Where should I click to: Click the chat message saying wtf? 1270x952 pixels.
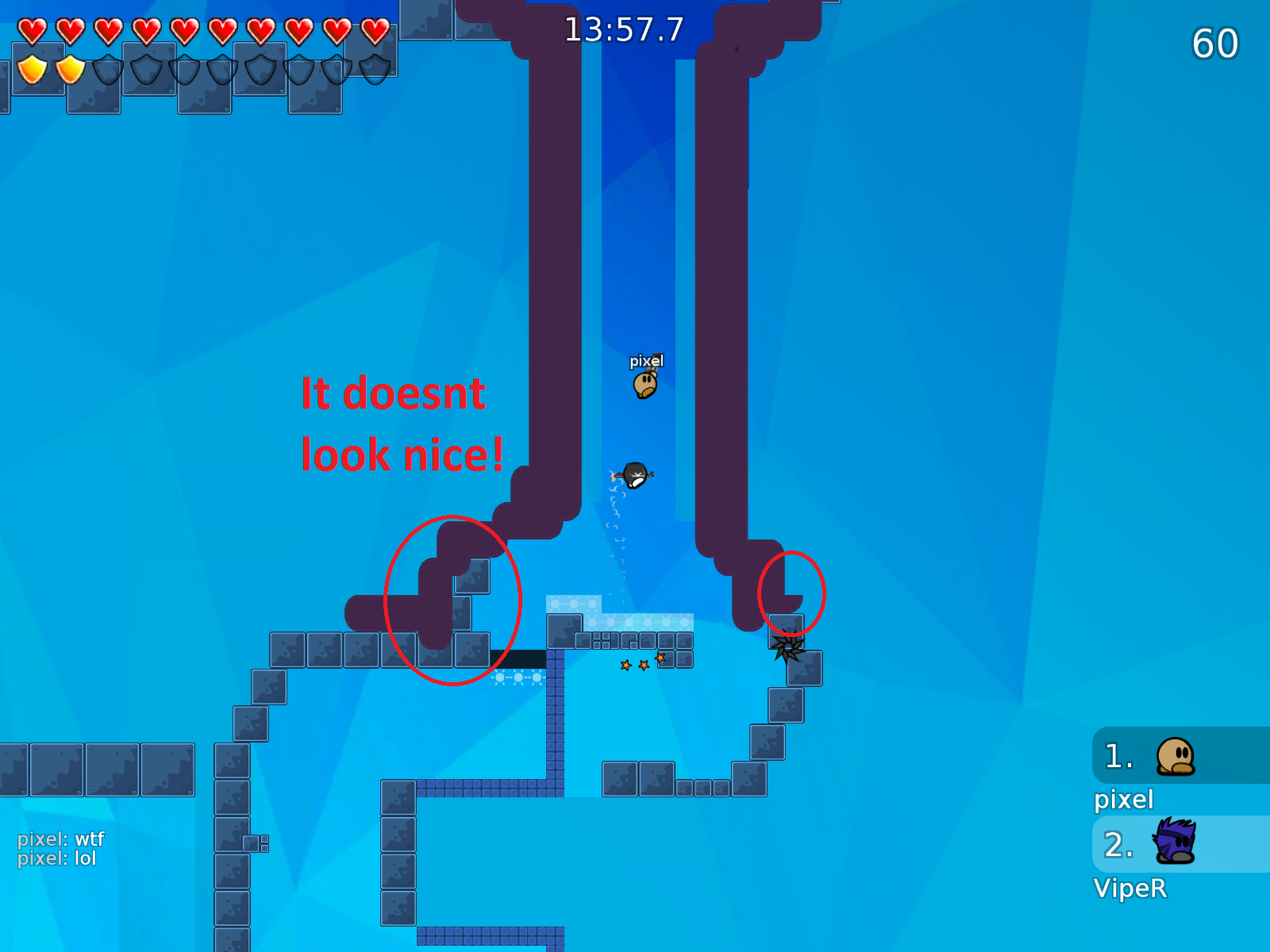click(58, 839)
